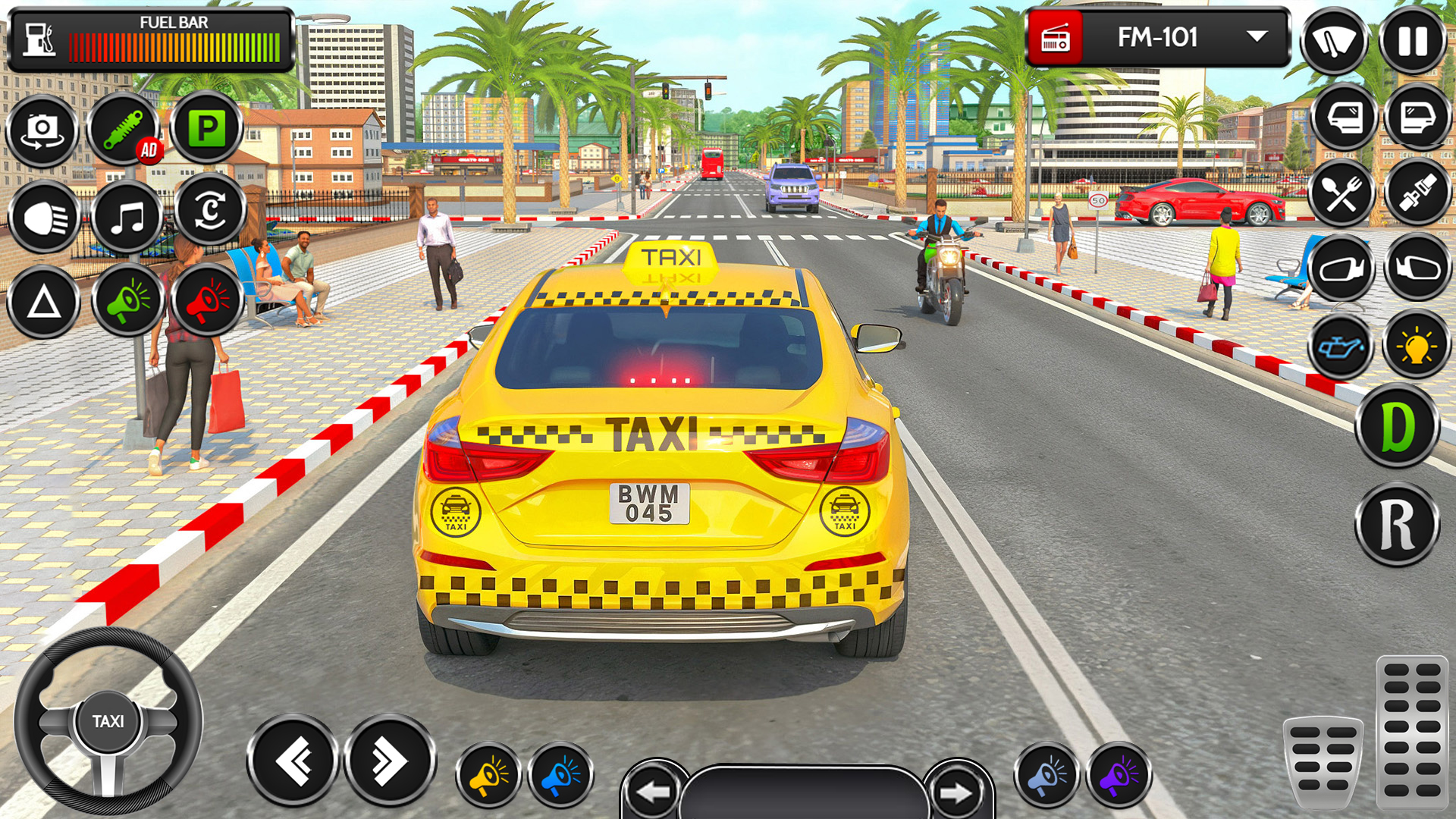Toggle in-car music with the note icon
The image size is (1456, 819).
tap(127, 216)
